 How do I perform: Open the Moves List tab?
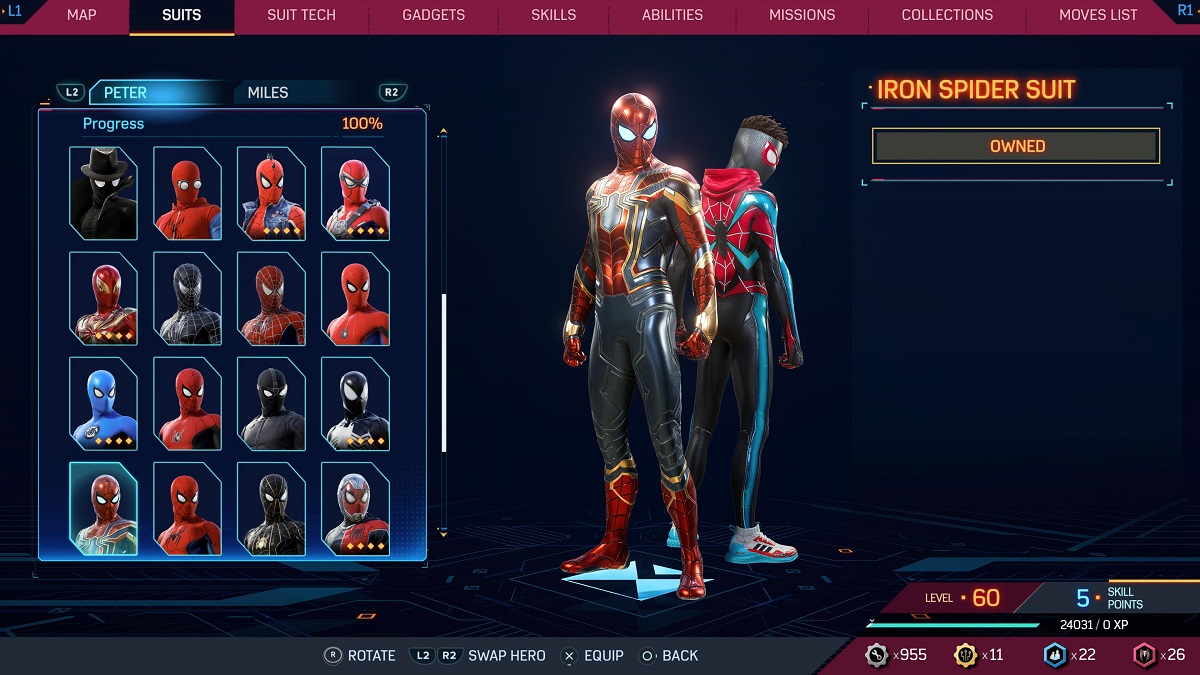pyautogui.click(x=1098, y=15)
